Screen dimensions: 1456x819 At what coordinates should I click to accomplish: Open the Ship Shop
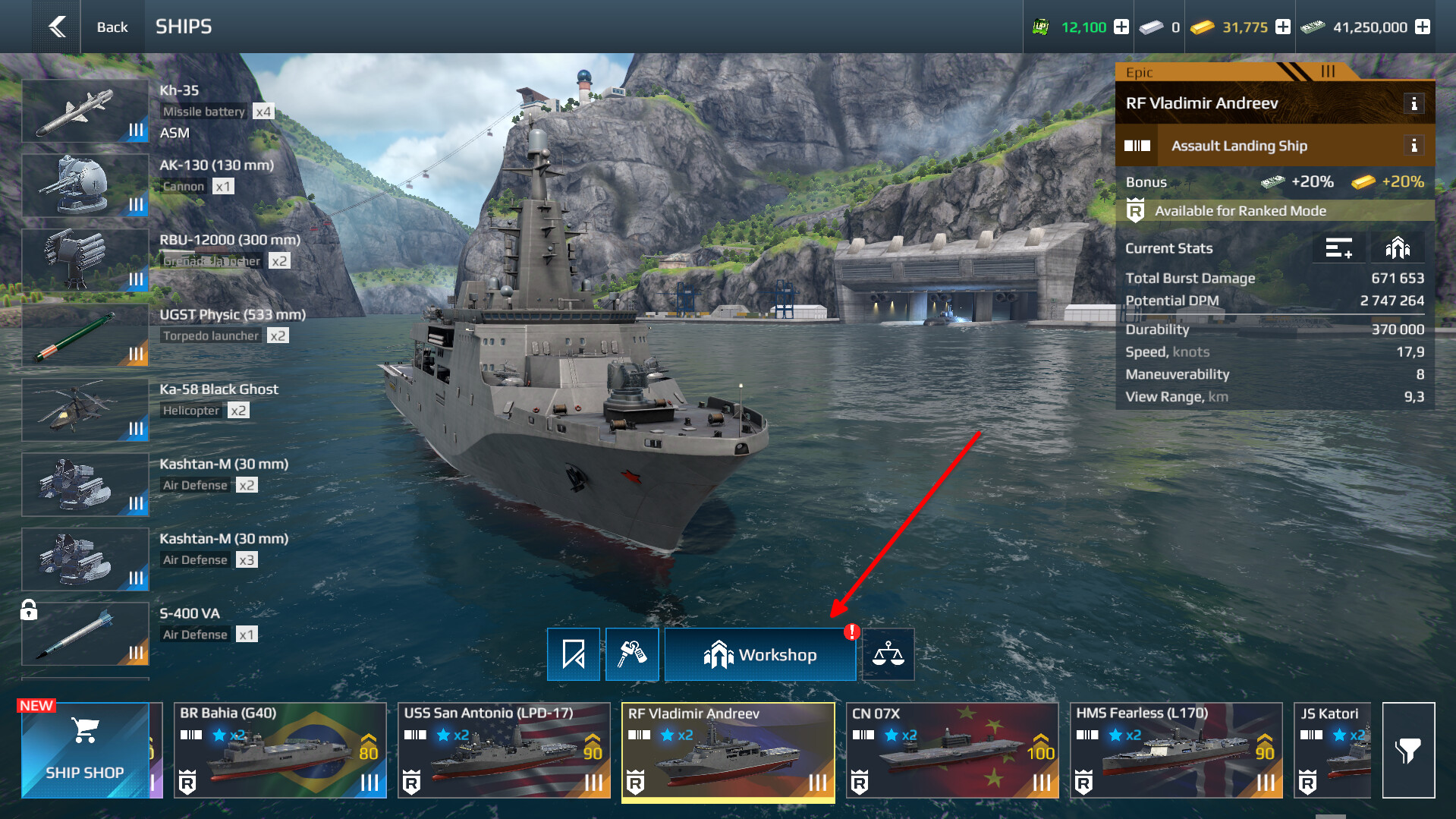point(85,750)
